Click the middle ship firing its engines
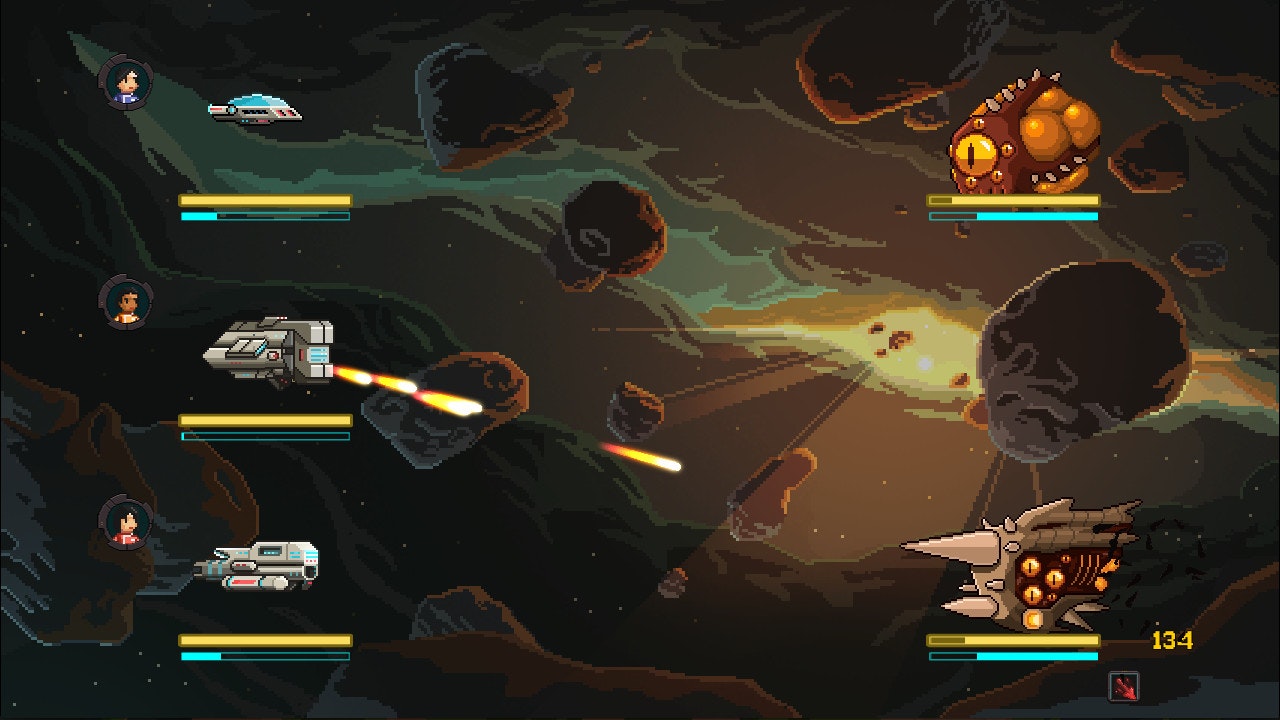This screenshot has width=1280, height=720. [x=270, y=350]
